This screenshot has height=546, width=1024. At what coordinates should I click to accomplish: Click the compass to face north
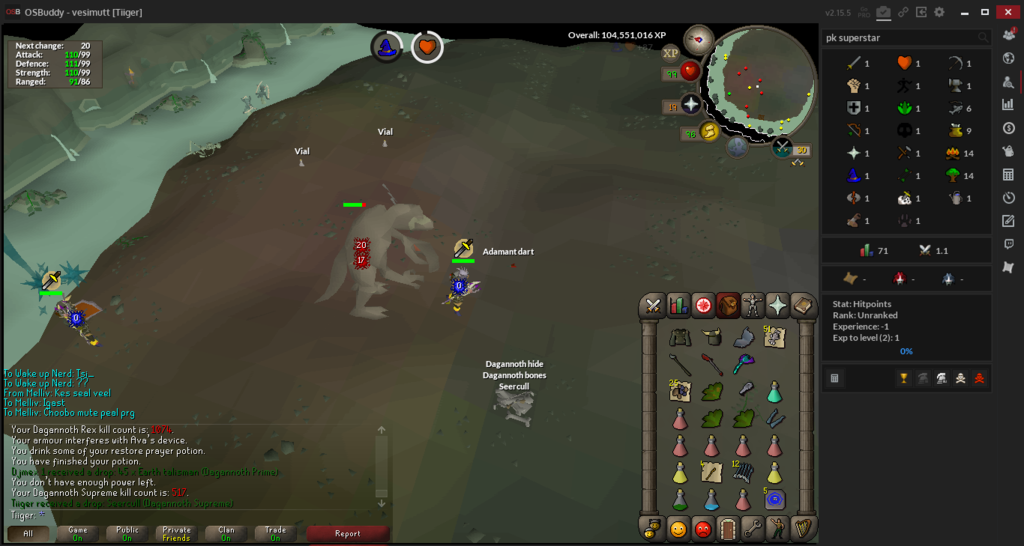click(x=699, y=41)
